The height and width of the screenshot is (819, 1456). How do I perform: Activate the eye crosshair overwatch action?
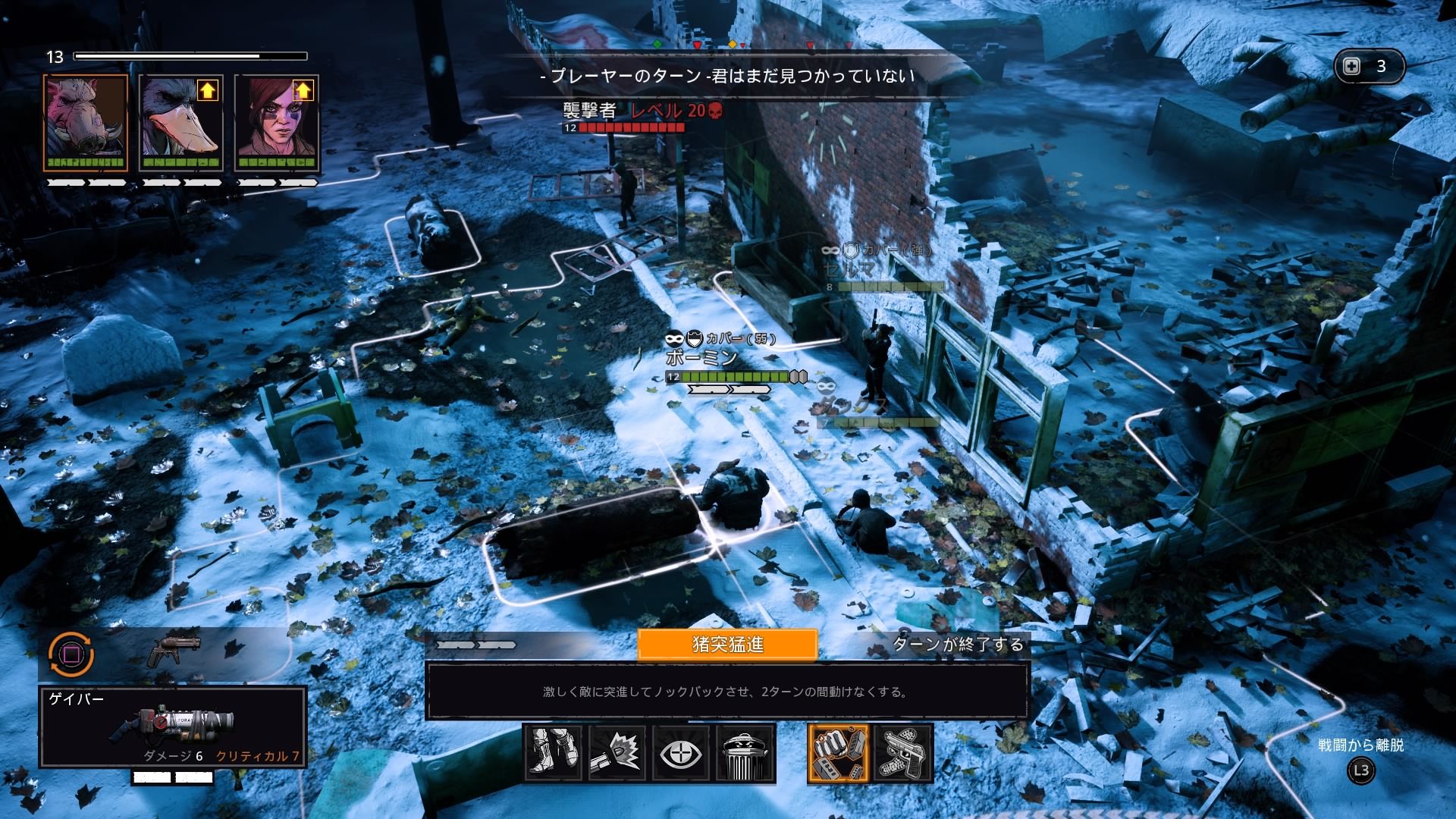pos(681,752)
